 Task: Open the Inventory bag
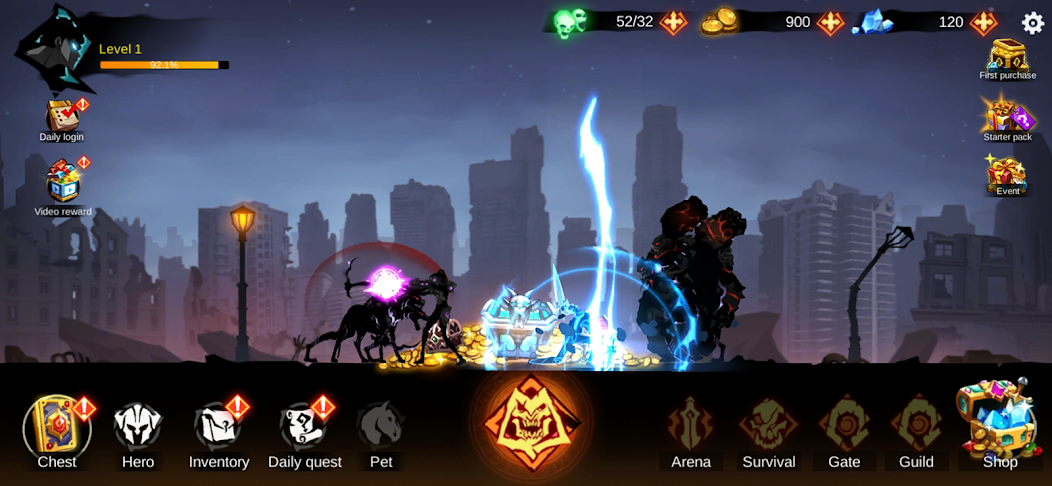coord(218,429)
